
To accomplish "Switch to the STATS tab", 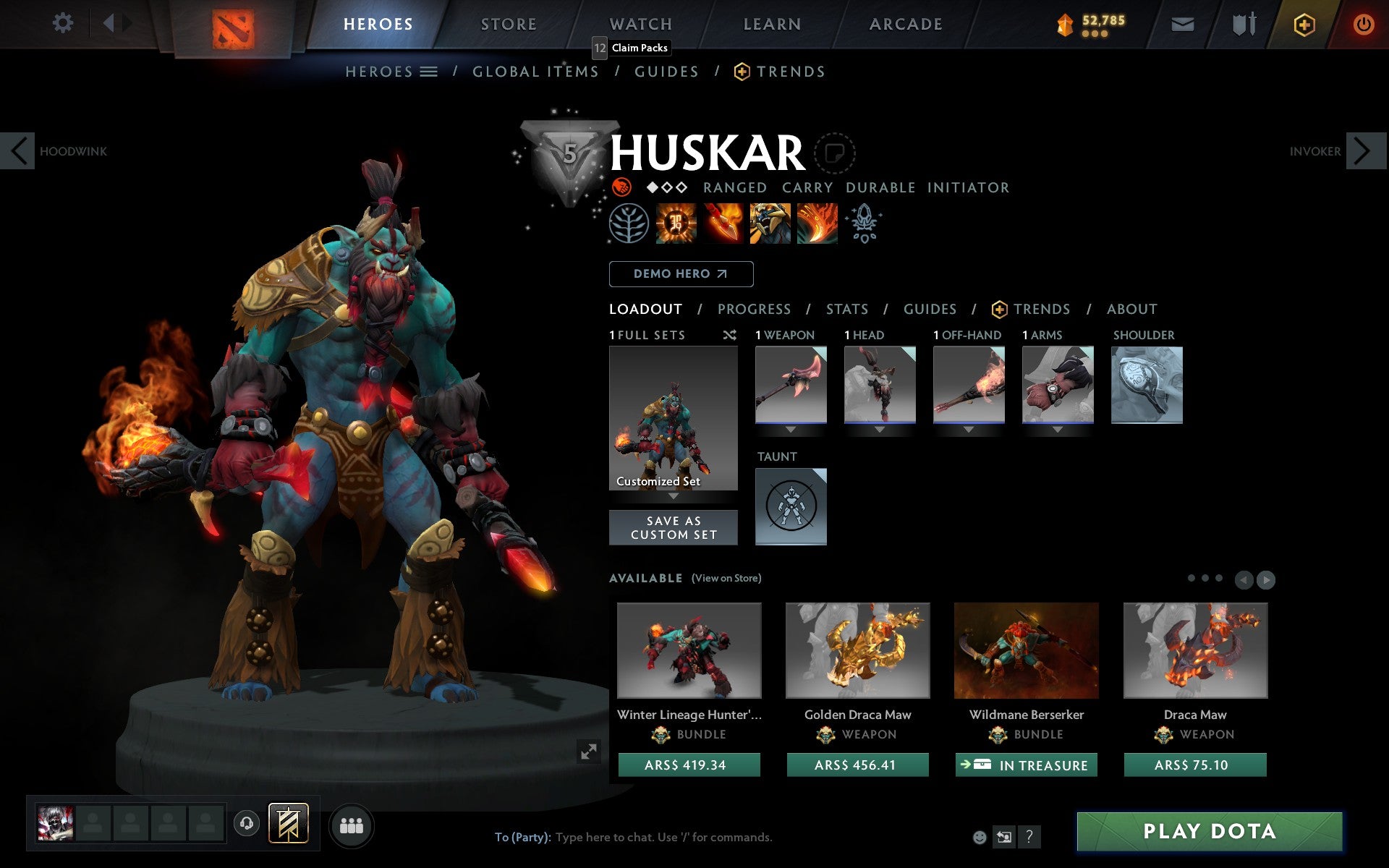I will click(x=846, y=309).
